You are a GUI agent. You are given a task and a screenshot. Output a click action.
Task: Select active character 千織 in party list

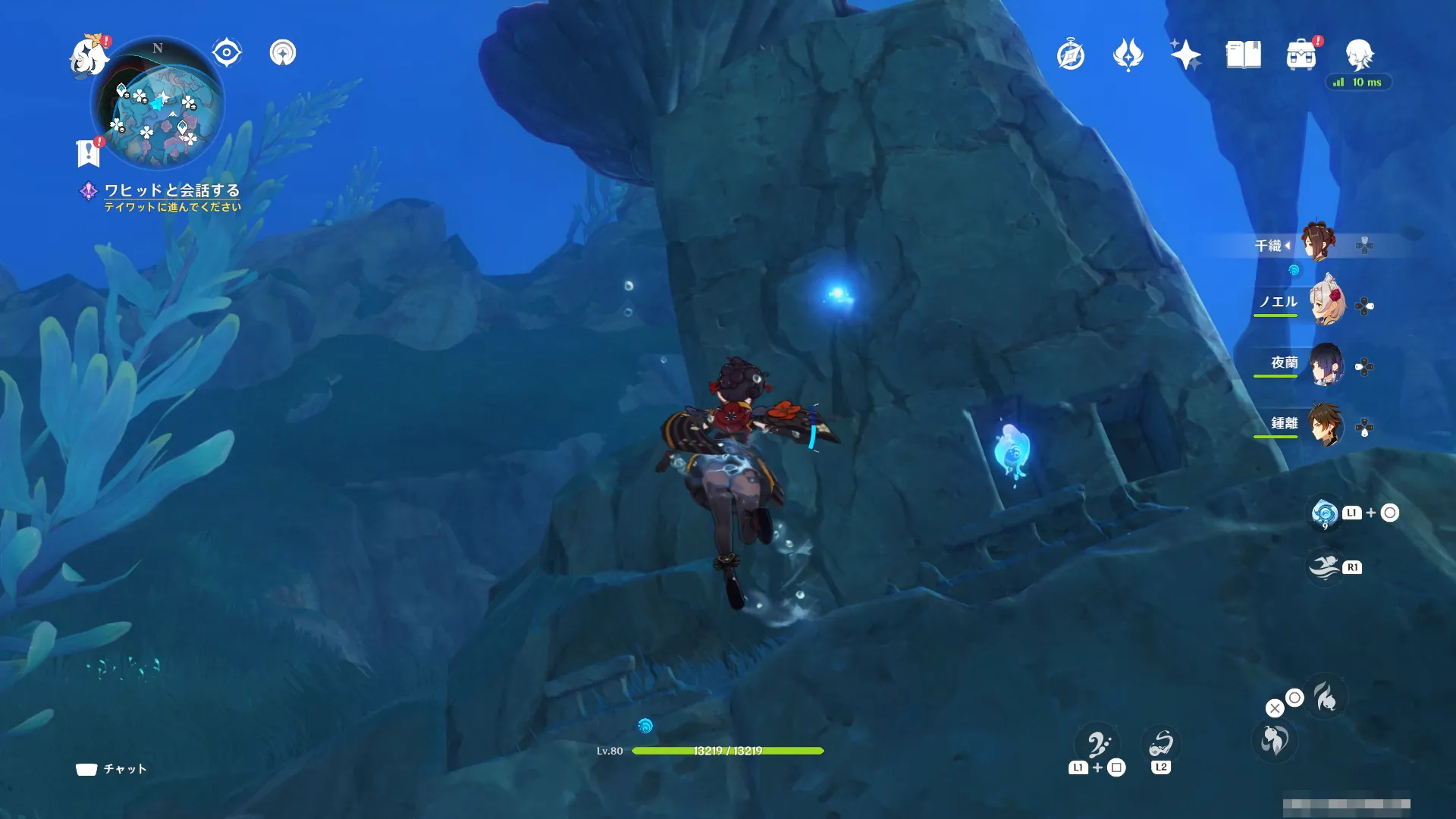point(1320,243)
